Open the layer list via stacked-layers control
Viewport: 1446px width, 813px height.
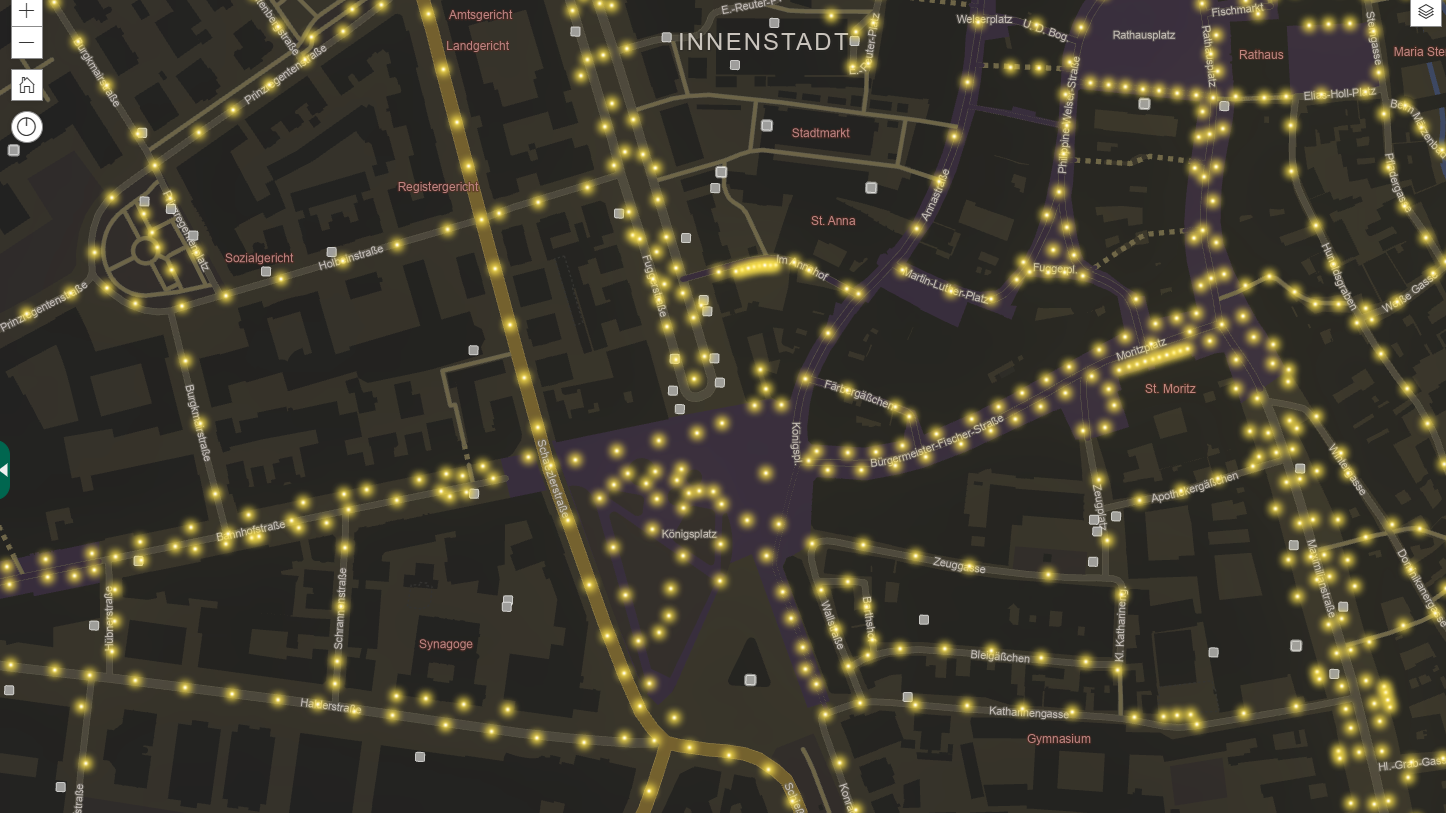(x=1425, y=12)
